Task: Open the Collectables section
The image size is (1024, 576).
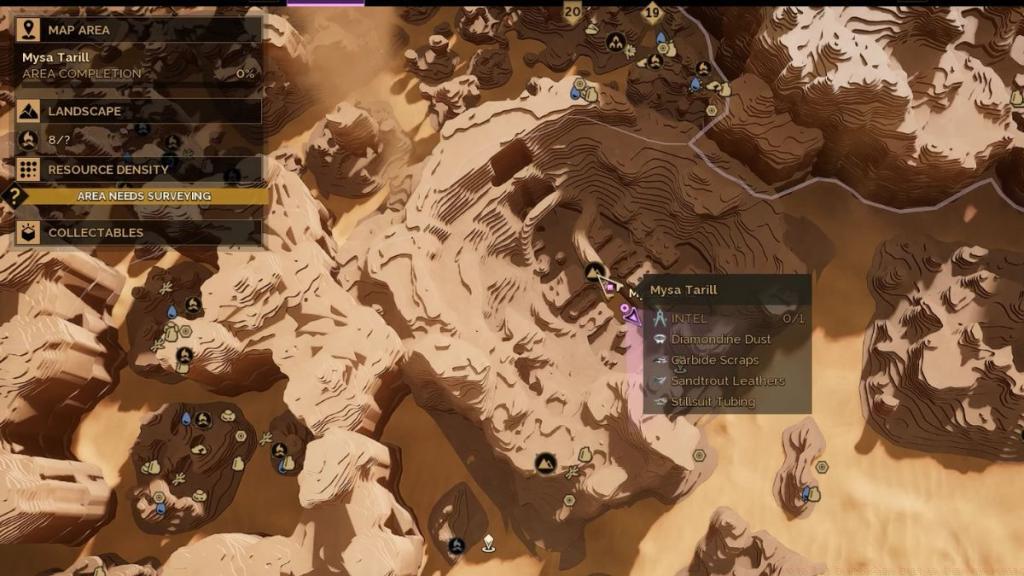Action: [140, 233]
